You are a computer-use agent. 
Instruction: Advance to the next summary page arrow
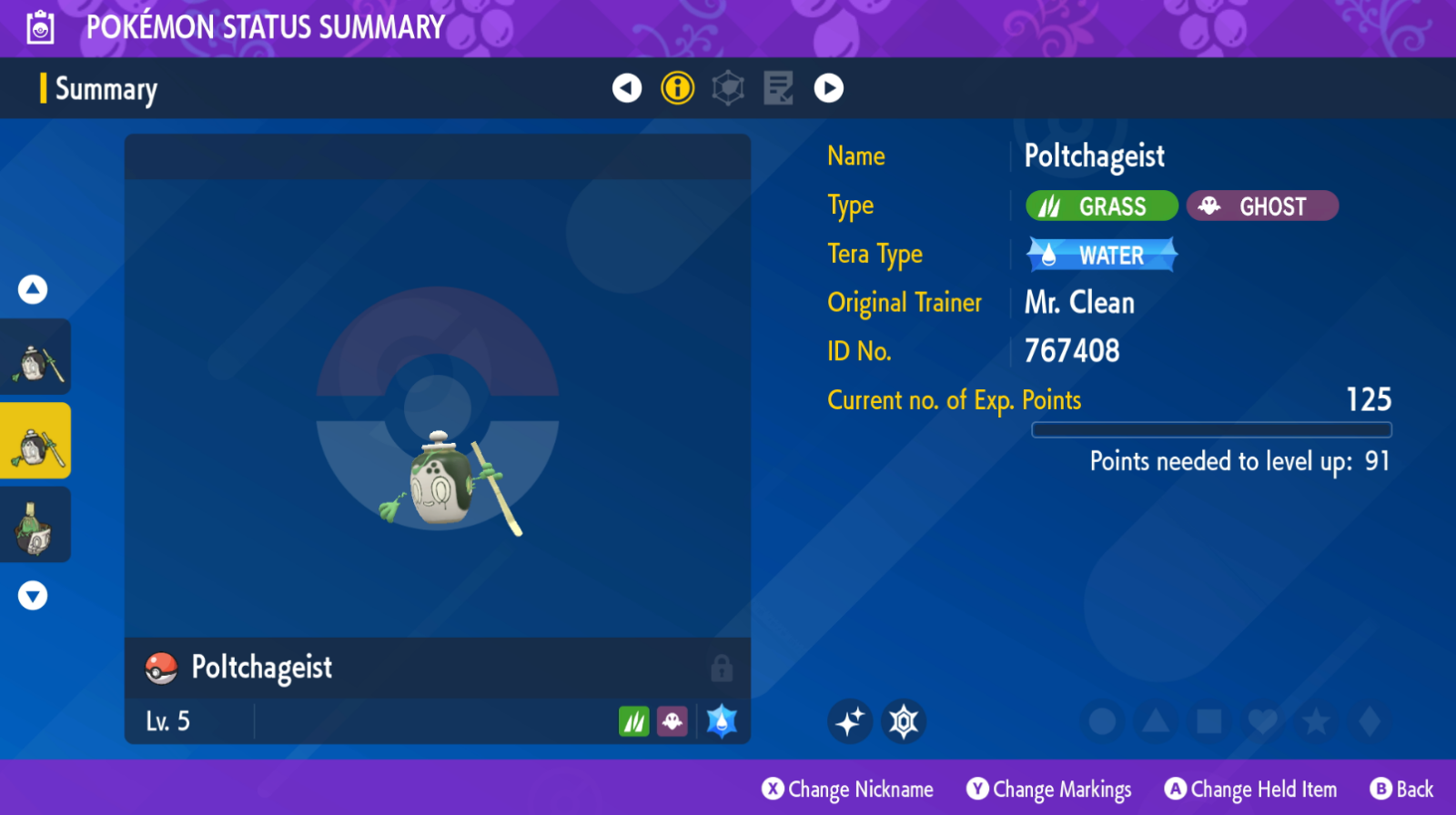point(828,88)
